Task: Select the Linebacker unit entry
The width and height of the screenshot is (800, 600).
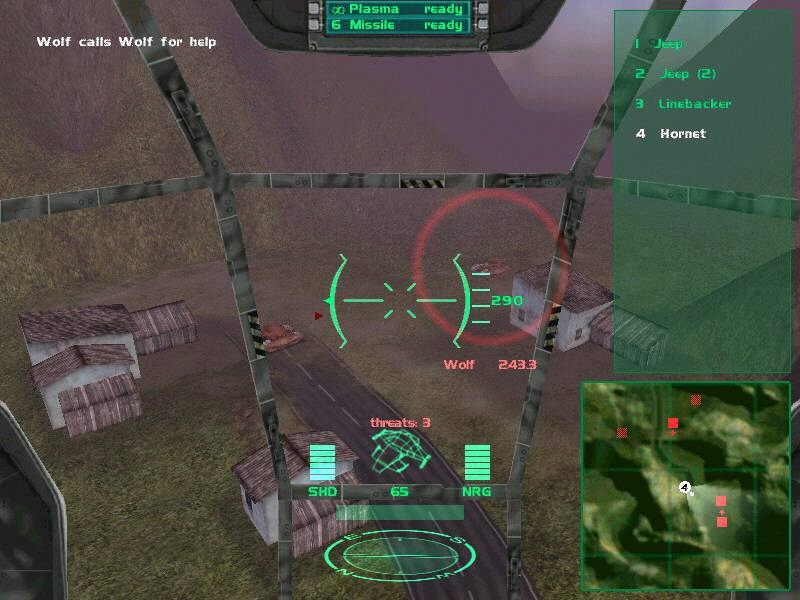Action: (x=694, y=104)
